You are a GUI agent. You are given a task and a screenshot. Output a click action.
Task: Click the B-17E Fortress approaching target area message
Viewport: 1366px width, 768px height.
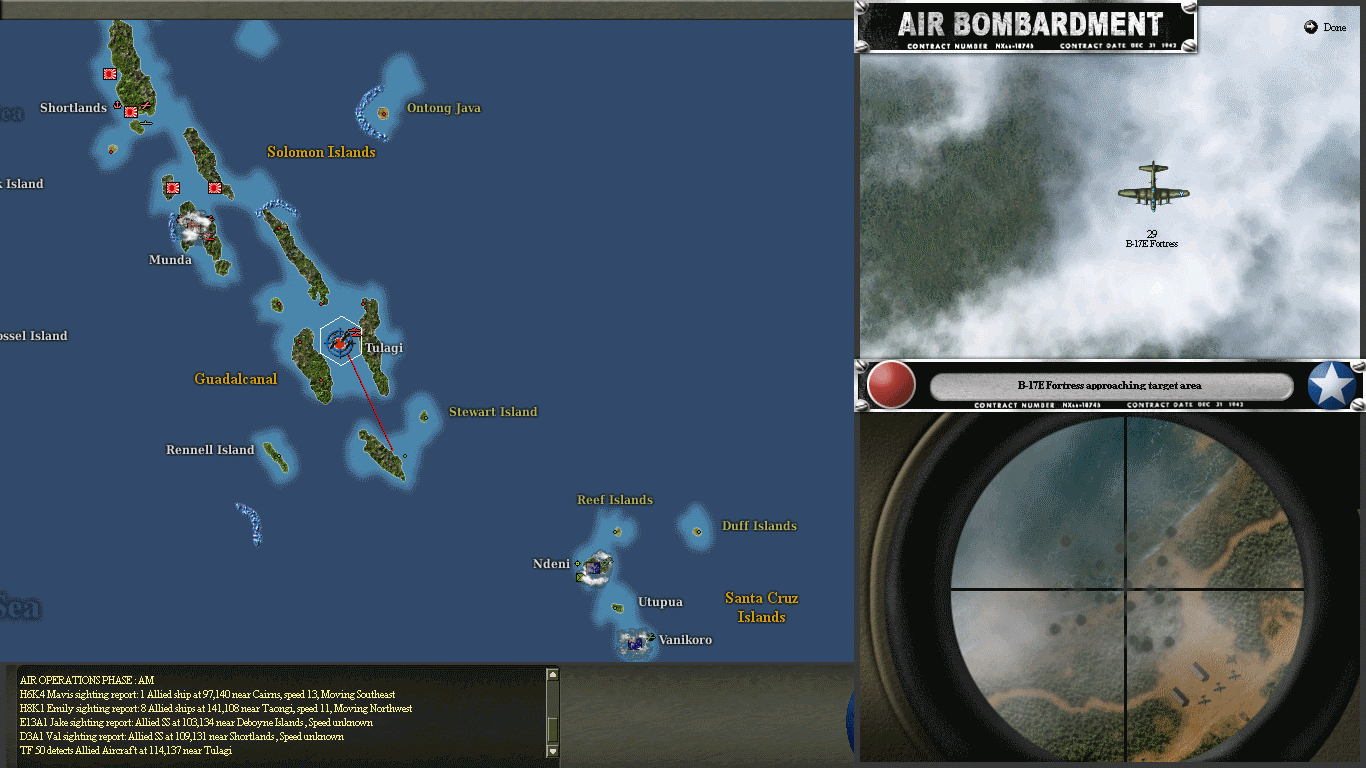[x=1110, y=385]
